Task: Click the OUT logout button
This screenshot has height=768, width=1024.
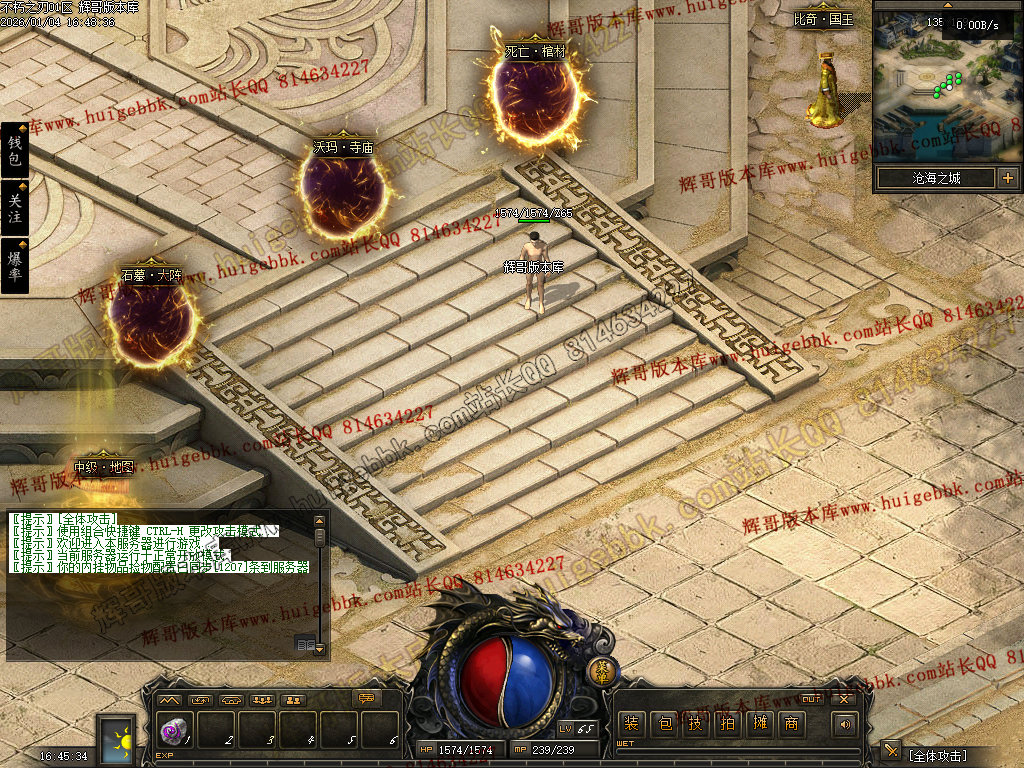Action: [x=811, y=698]
